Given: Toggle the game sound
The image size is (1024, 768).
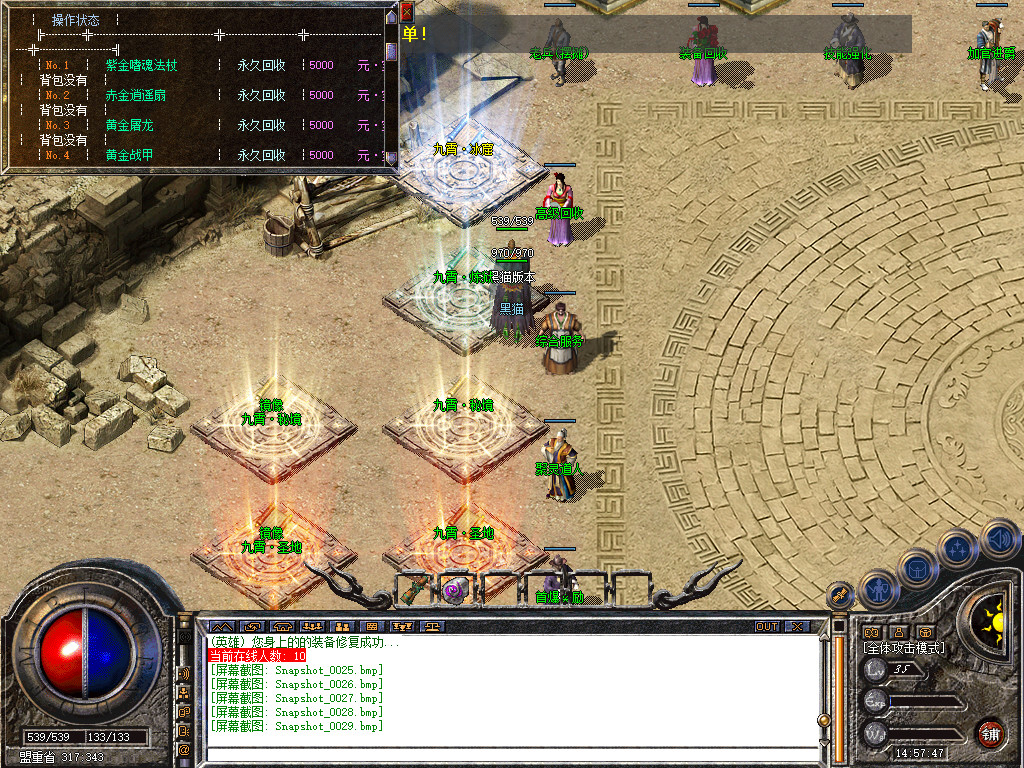Looking at the screenshot, I should pos(999,538).
